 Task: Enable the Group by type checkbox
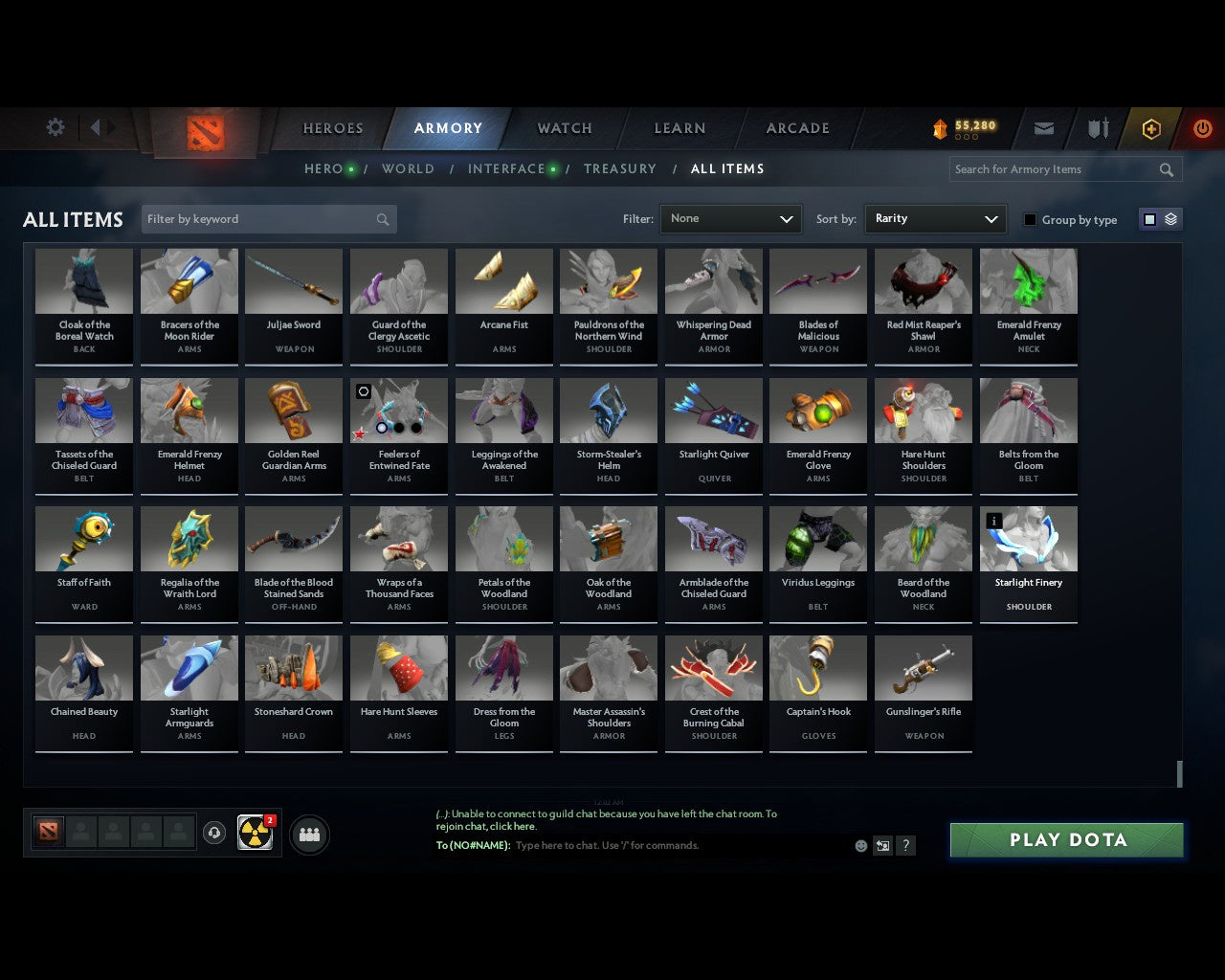[x=1030, y=219]
